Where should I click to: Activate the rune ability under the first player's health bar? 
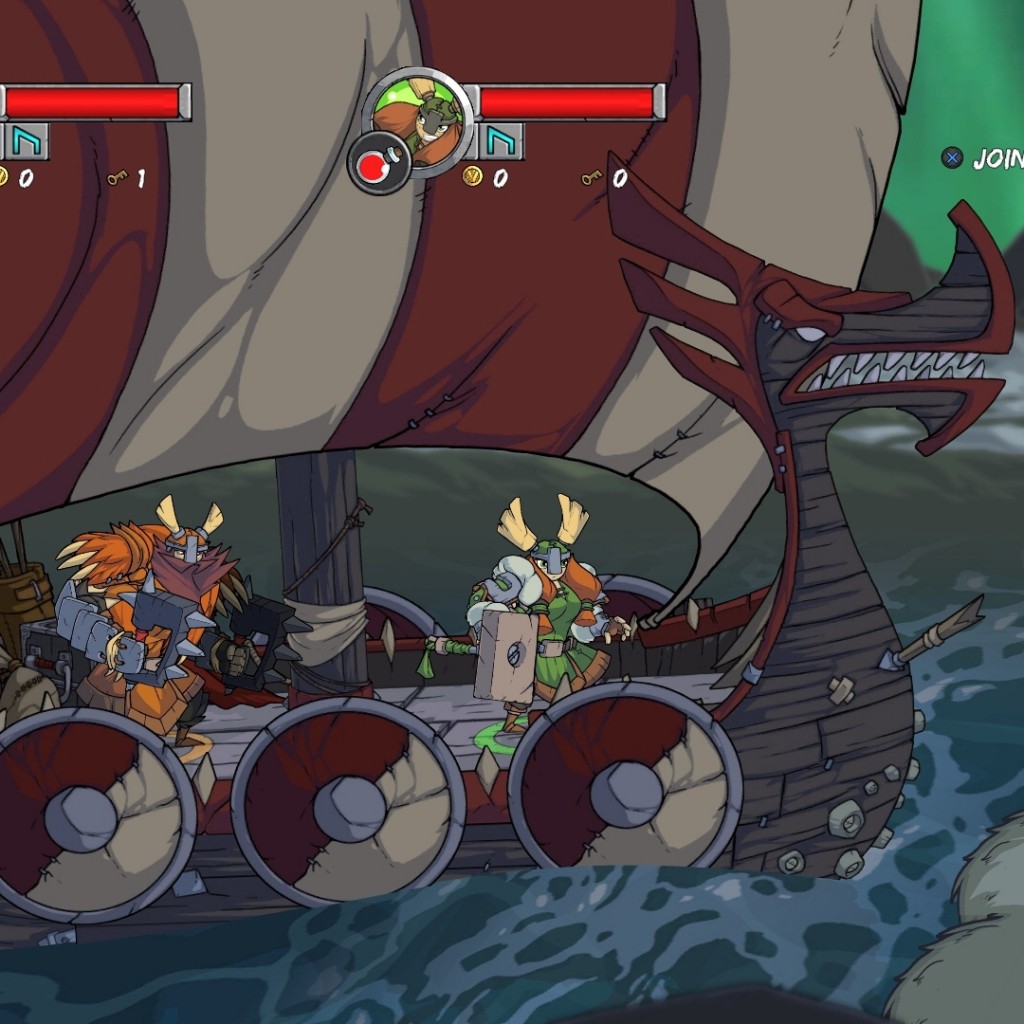[27, 141]
